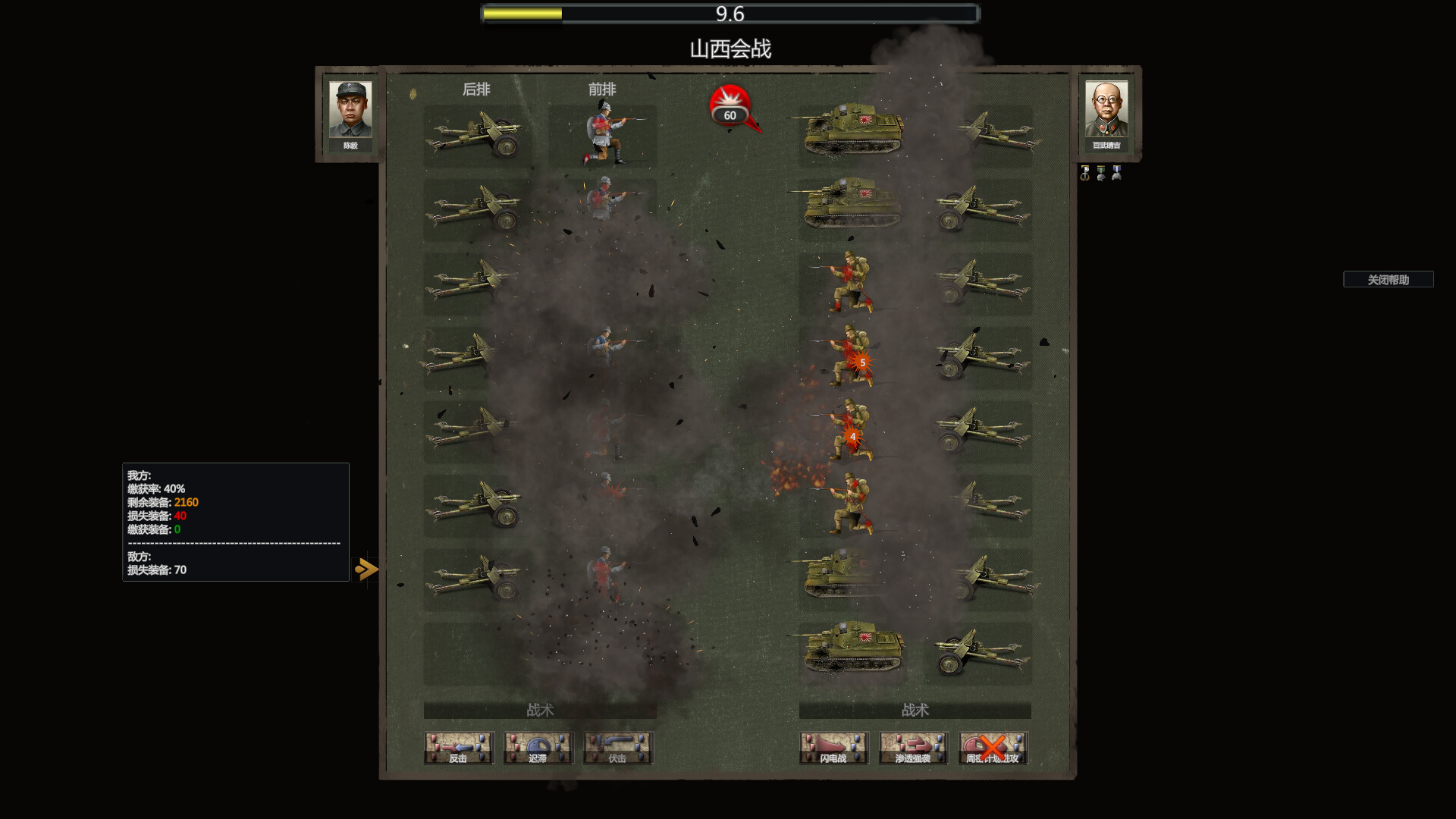Select the 反击 counterattack tactic
Image resolution: width=1456 pixels, height=819 pixels.
point(458,748)
